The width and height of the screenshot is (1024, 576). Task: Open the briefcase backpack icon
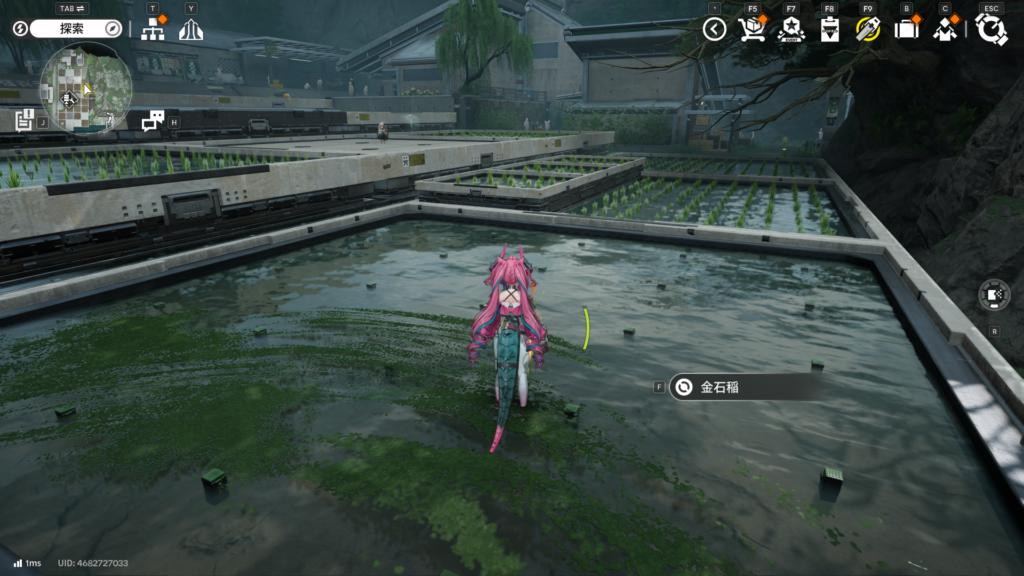coord(906,29)
